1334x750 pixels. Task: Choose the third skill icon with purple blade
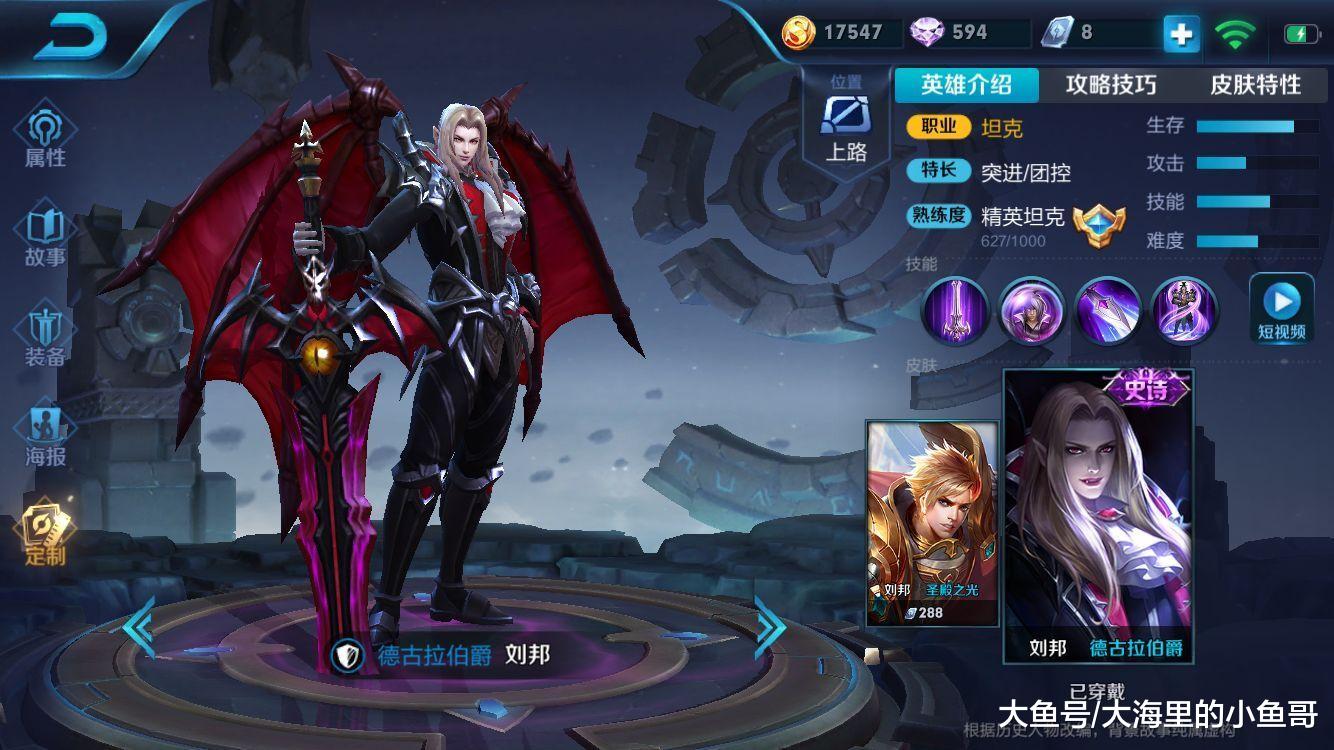1108,310
